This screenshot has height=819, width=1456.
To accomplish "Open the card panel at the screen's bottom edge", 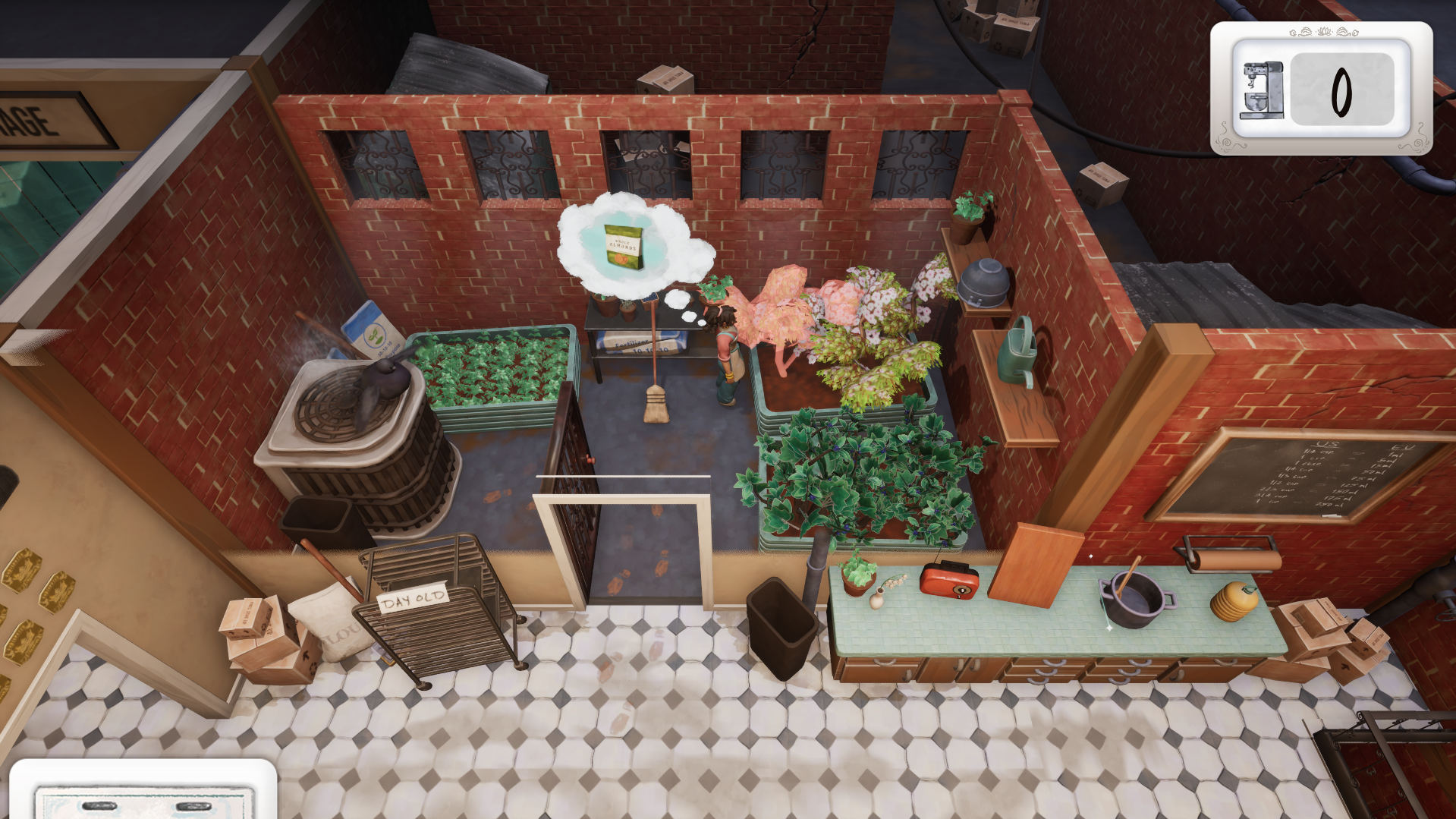I will point(143,792).
